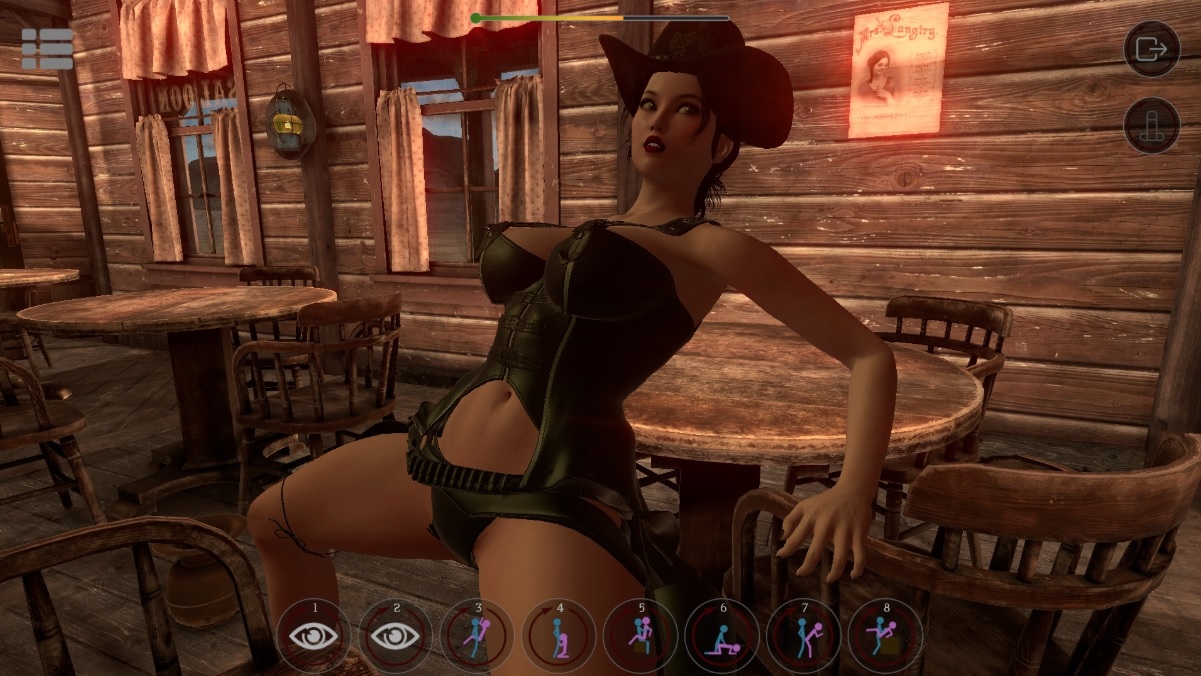This screenshot has width=1201, height=676.
Task: Activate the pose icon numbered 4
Action: 559,636
